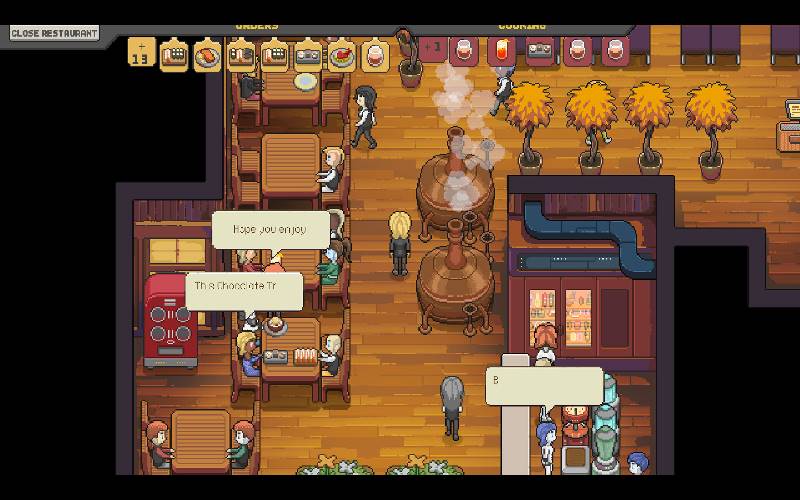
Task: Choose the dessert jar in the Orders queue
Action: (375, 53)
